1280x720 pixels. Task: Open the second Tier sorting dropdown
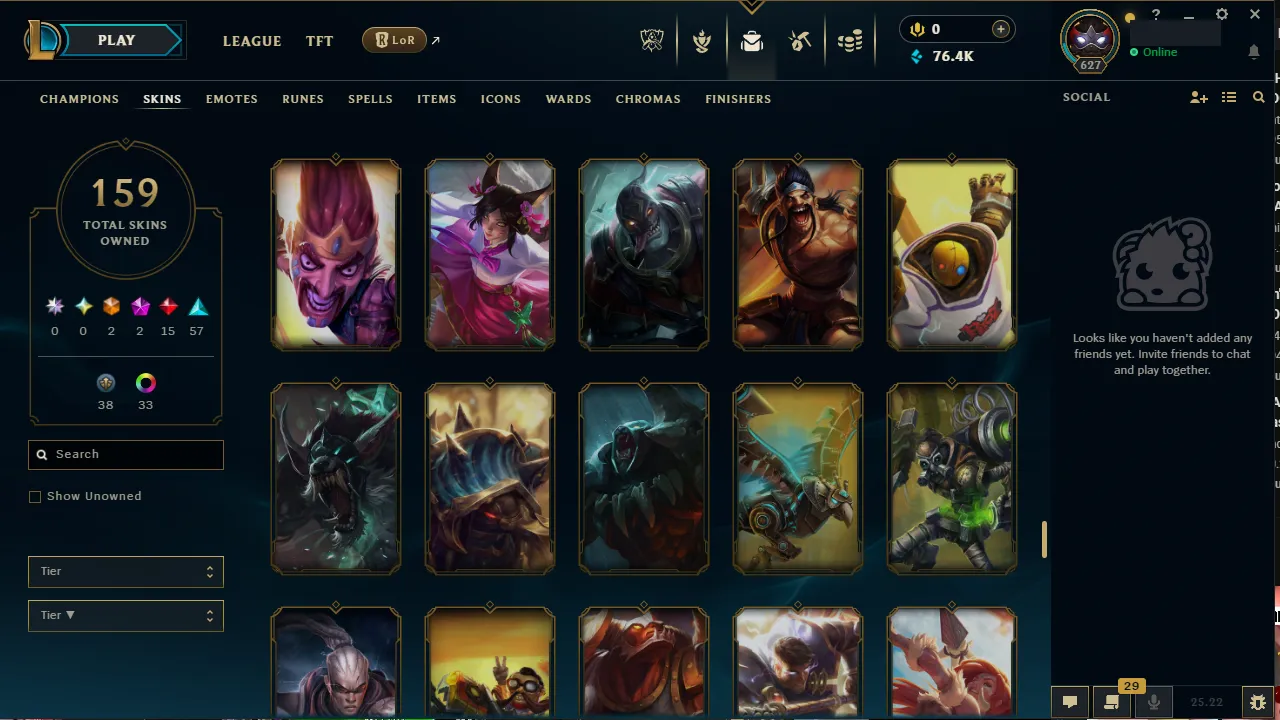coord(125,615)
